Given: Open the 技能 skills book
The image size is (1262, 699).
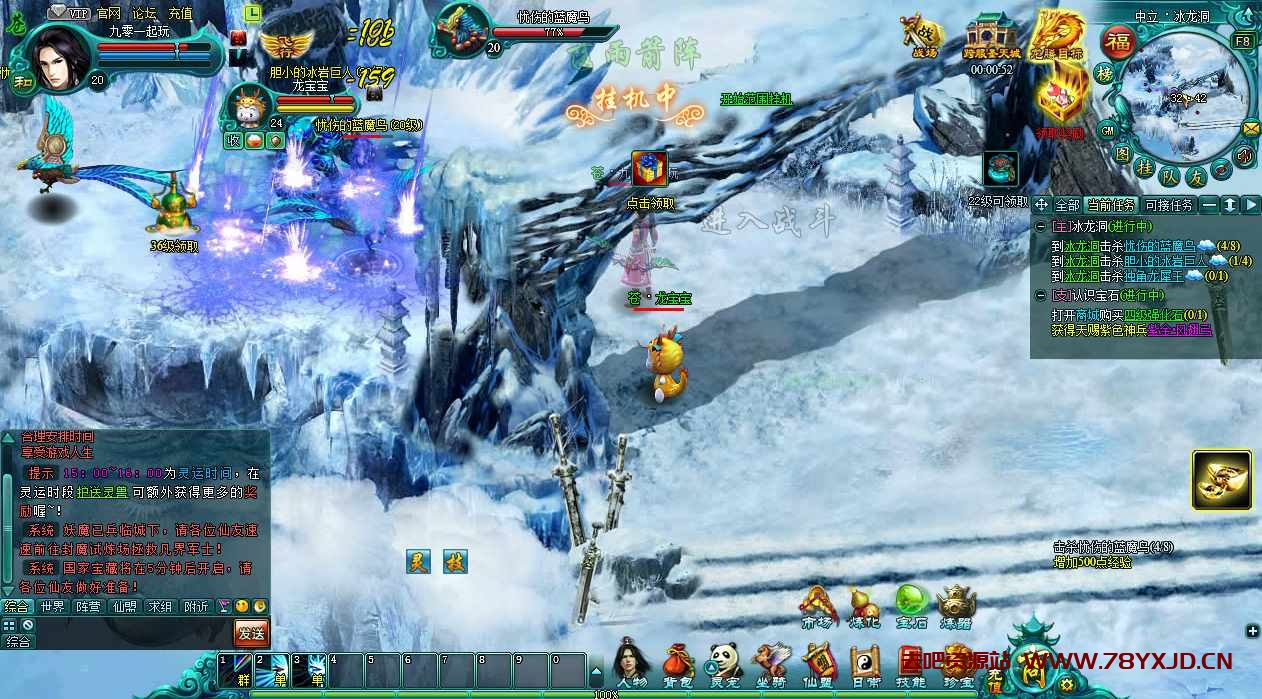Looking at the screenshot, I should pos(910,664).
